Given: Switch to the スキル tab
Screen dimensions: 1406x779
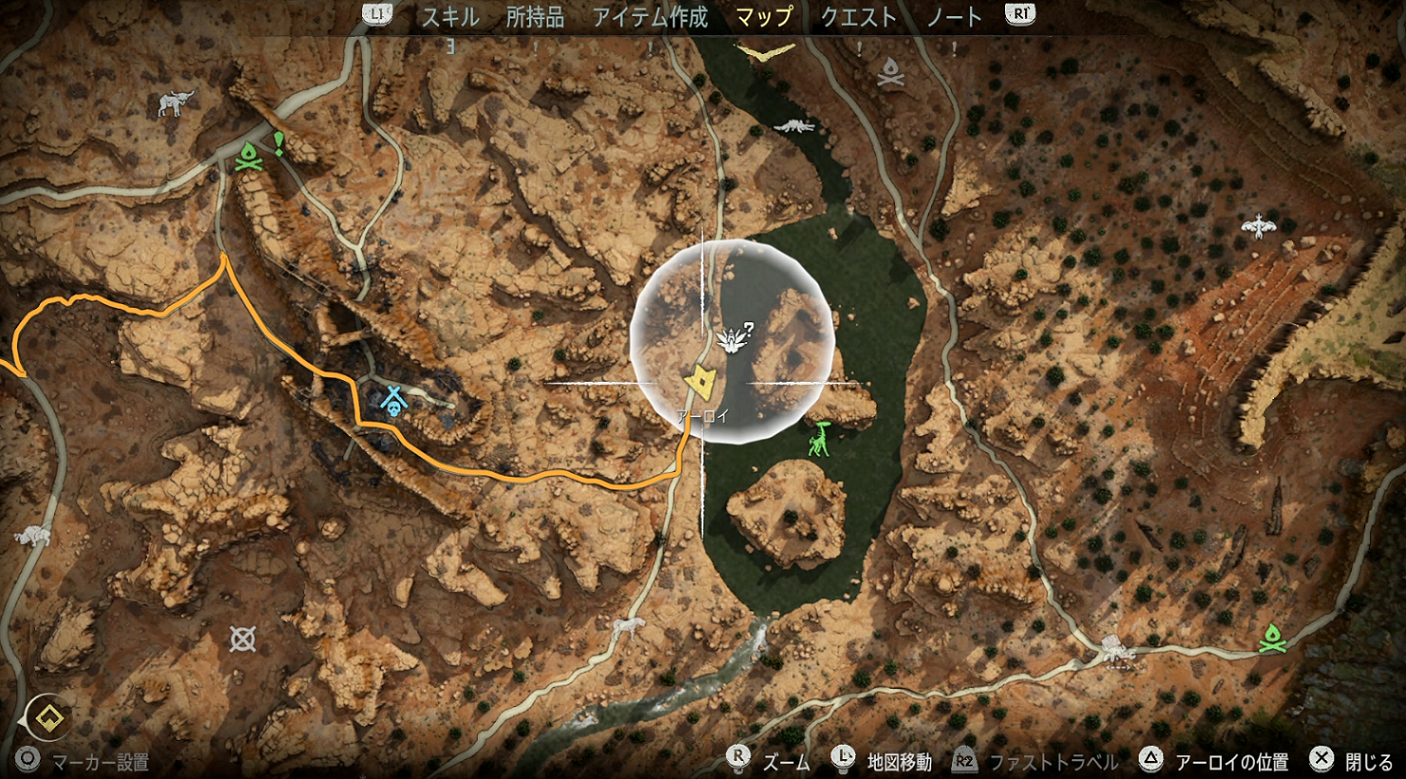Looking at the screenshot, I should (450, 17).
